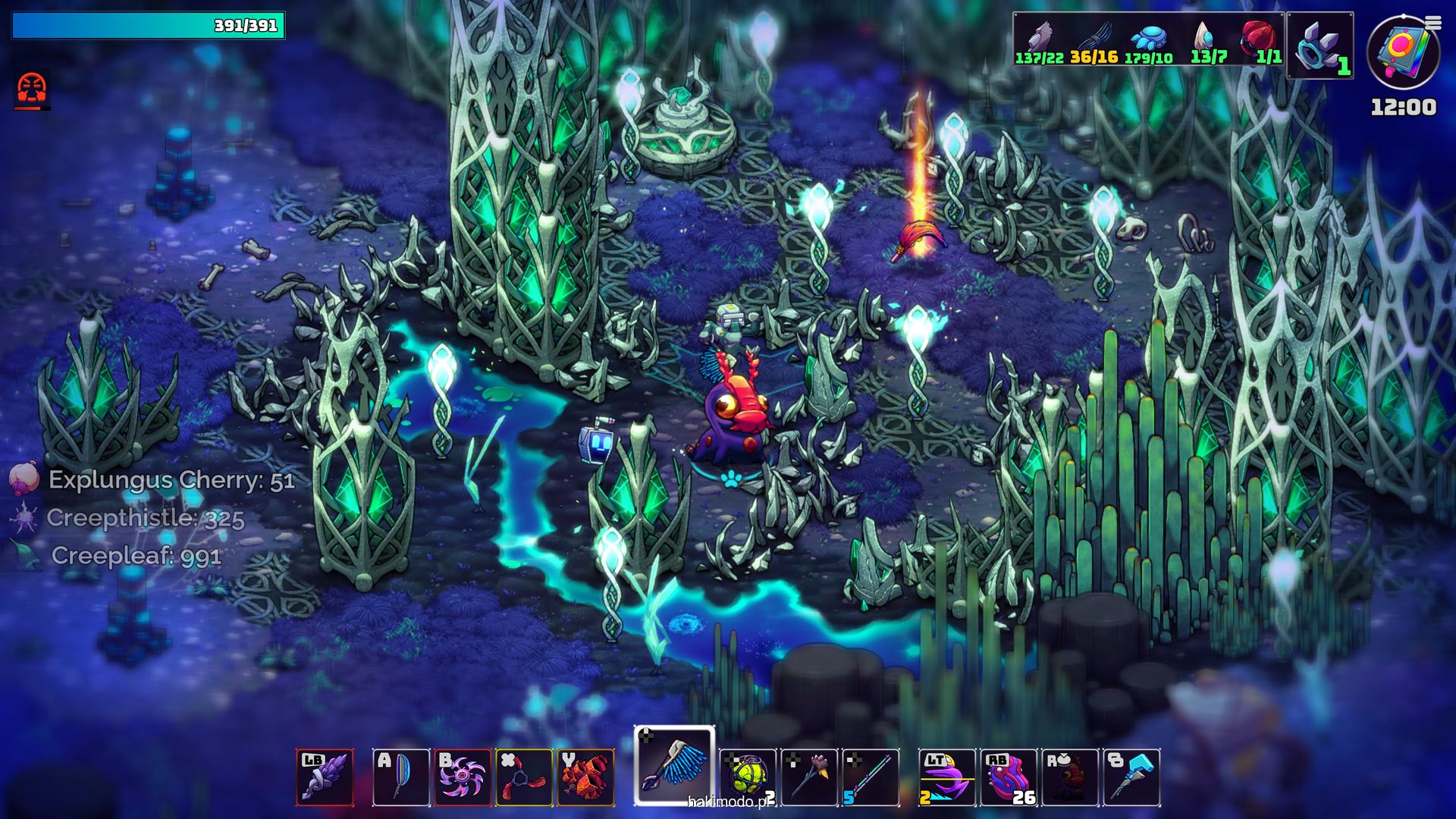Open the rainbow compendium book menu

[x=1402, y=53]
